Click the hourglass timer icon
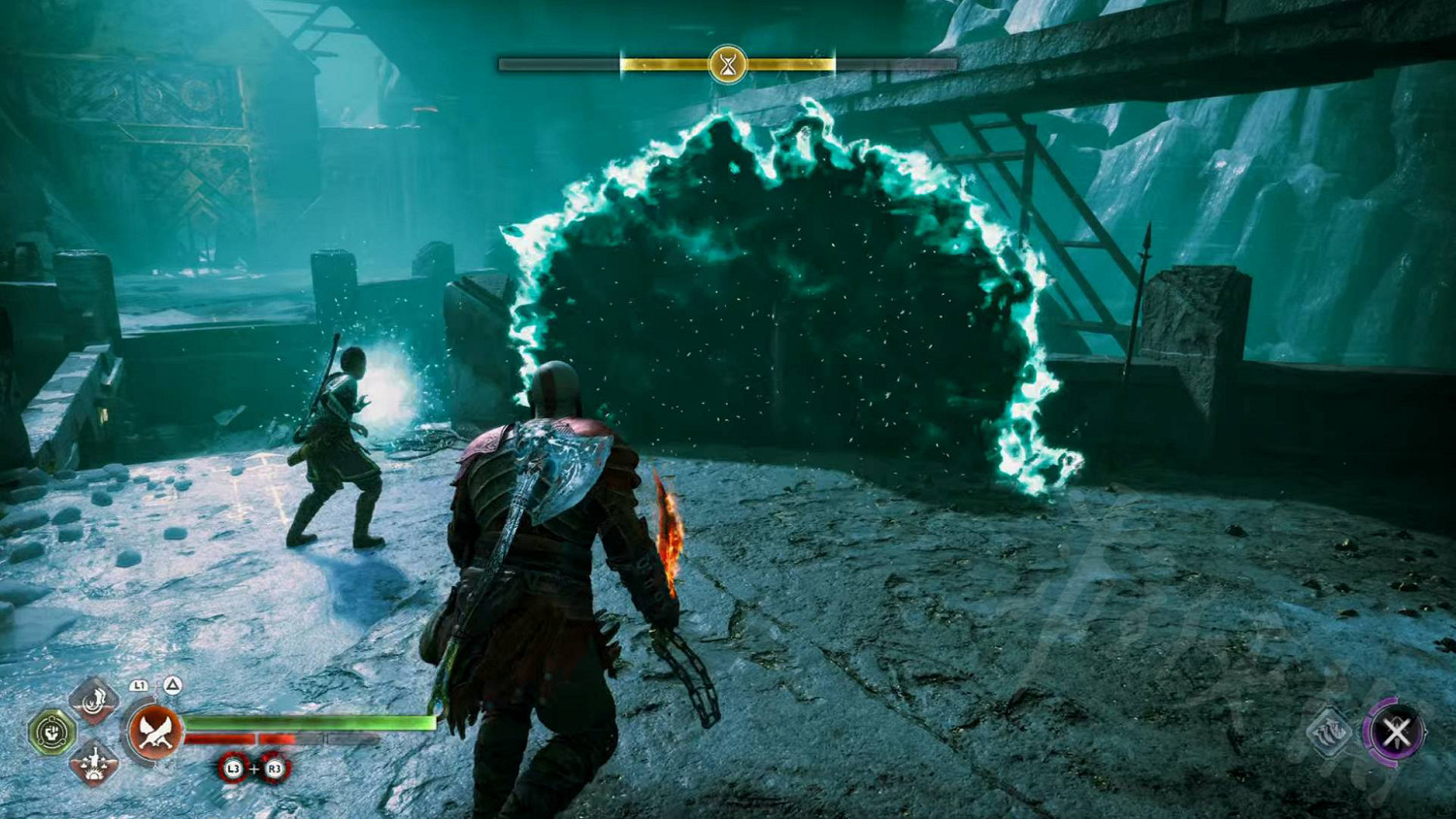 [x=727, y=65]
